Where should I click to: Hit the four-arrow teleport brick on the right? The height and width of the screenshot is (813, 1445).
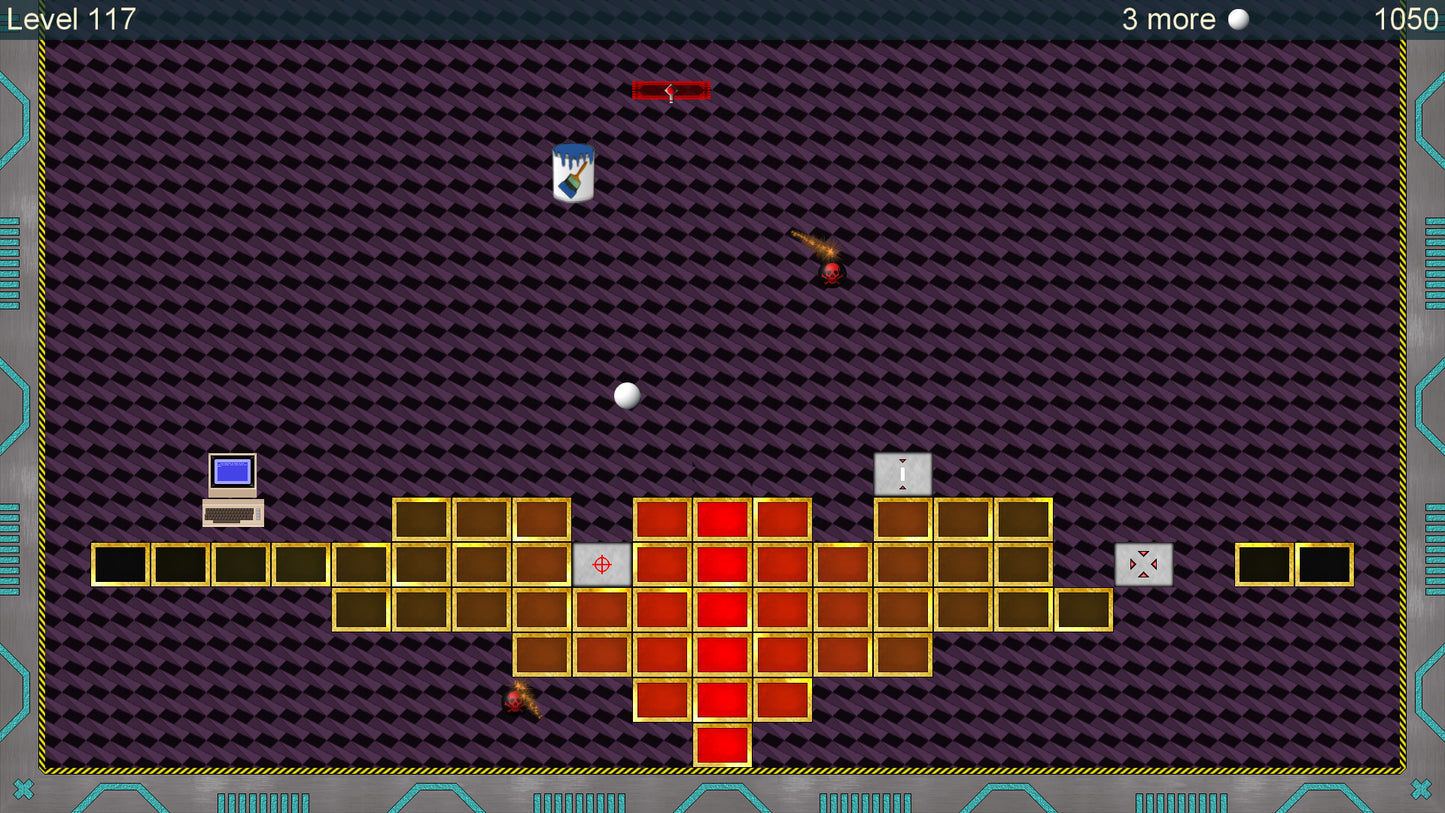pos(1143,564)
